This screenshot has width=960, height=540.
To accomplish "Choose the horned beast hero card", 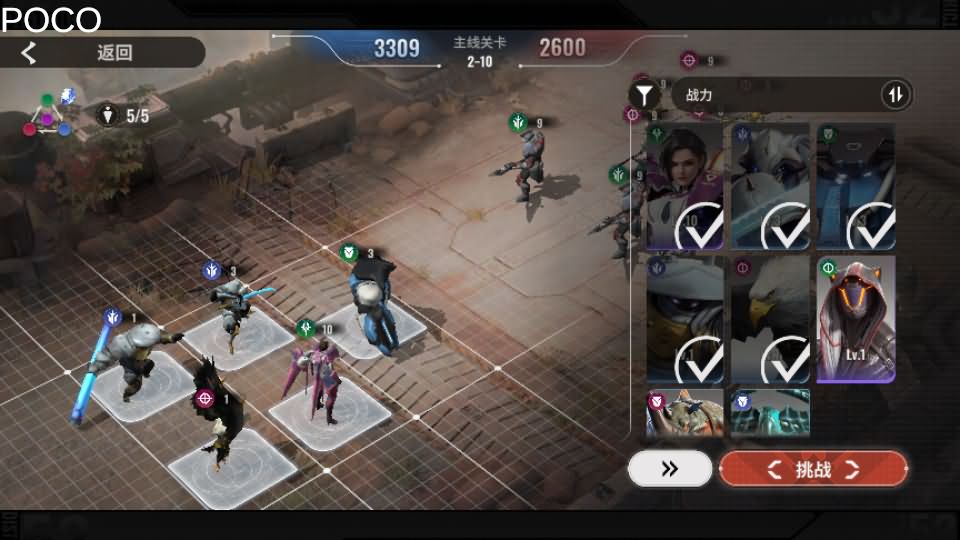I will point(685,413).
